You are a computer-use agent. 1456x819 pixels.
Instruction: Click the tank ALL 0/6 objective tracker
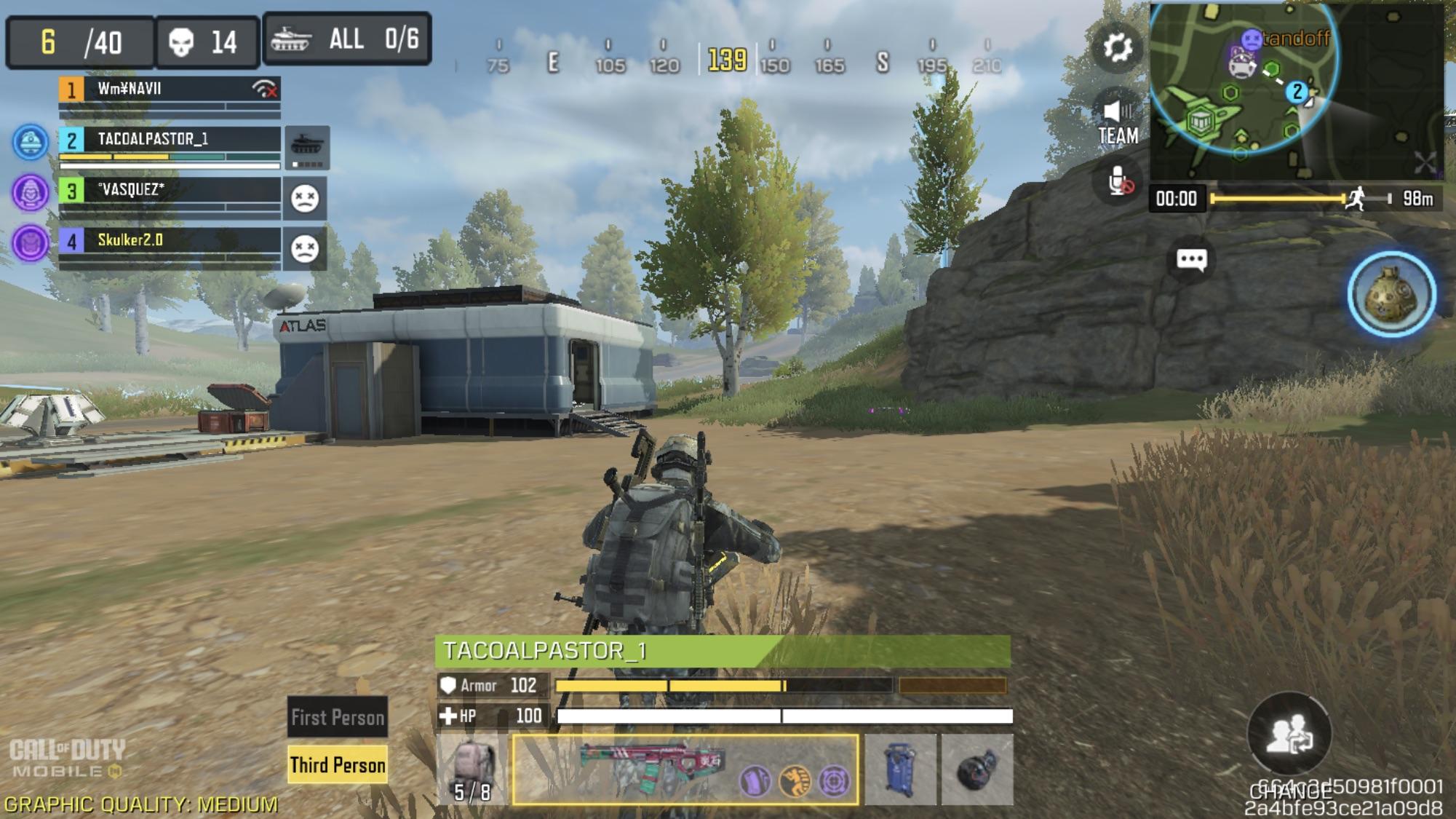coord(346,39)
